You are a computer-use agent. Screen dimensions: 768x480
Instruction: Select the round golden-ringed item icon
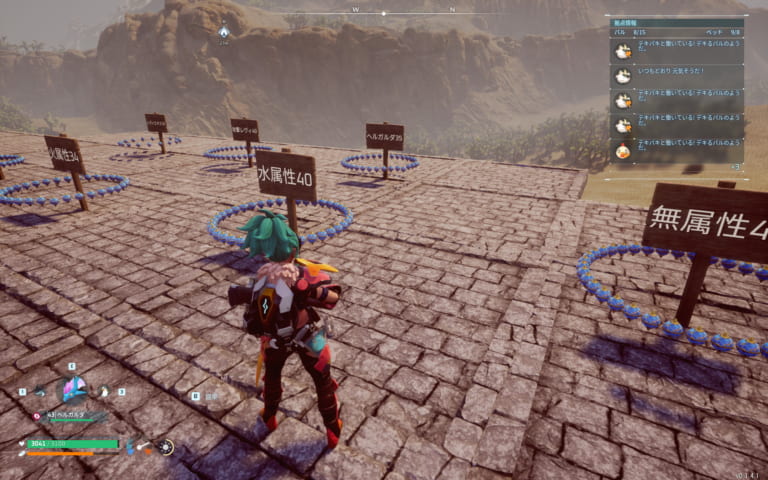[166, 447]
